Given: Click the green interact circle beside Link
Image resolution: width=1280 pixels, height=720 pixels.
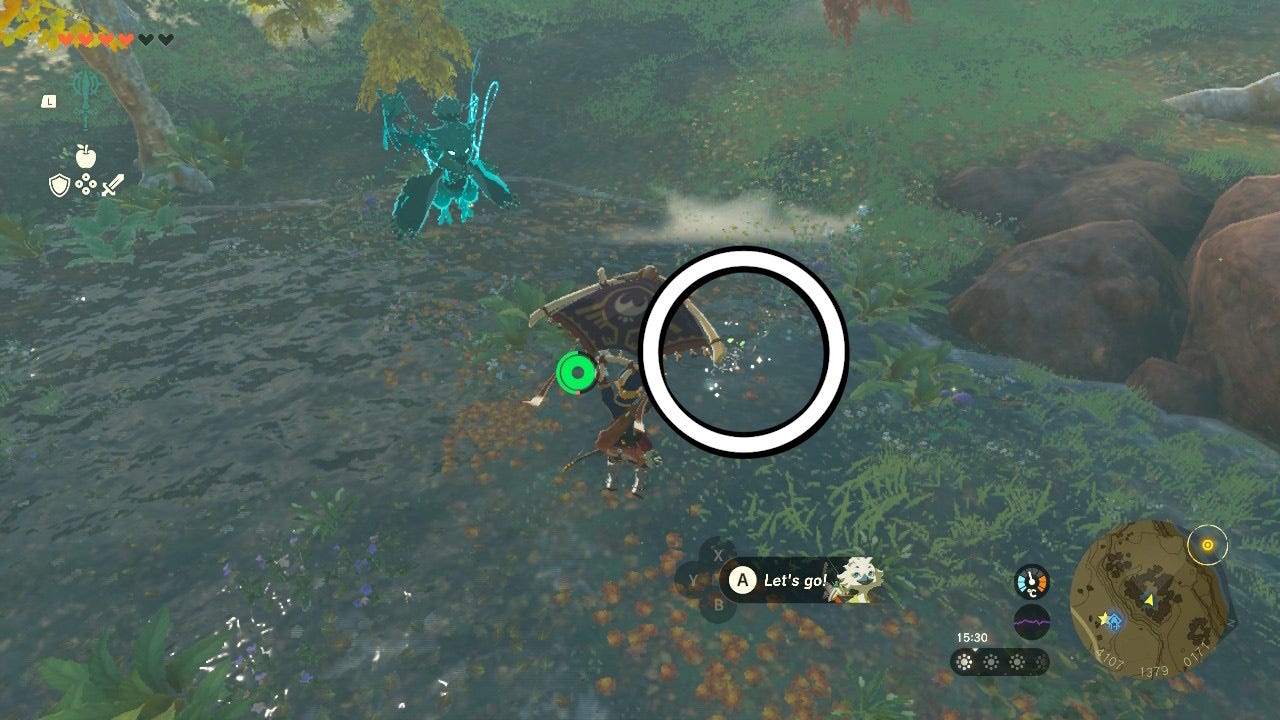Looking at the screenshot, I should point(575,372).
